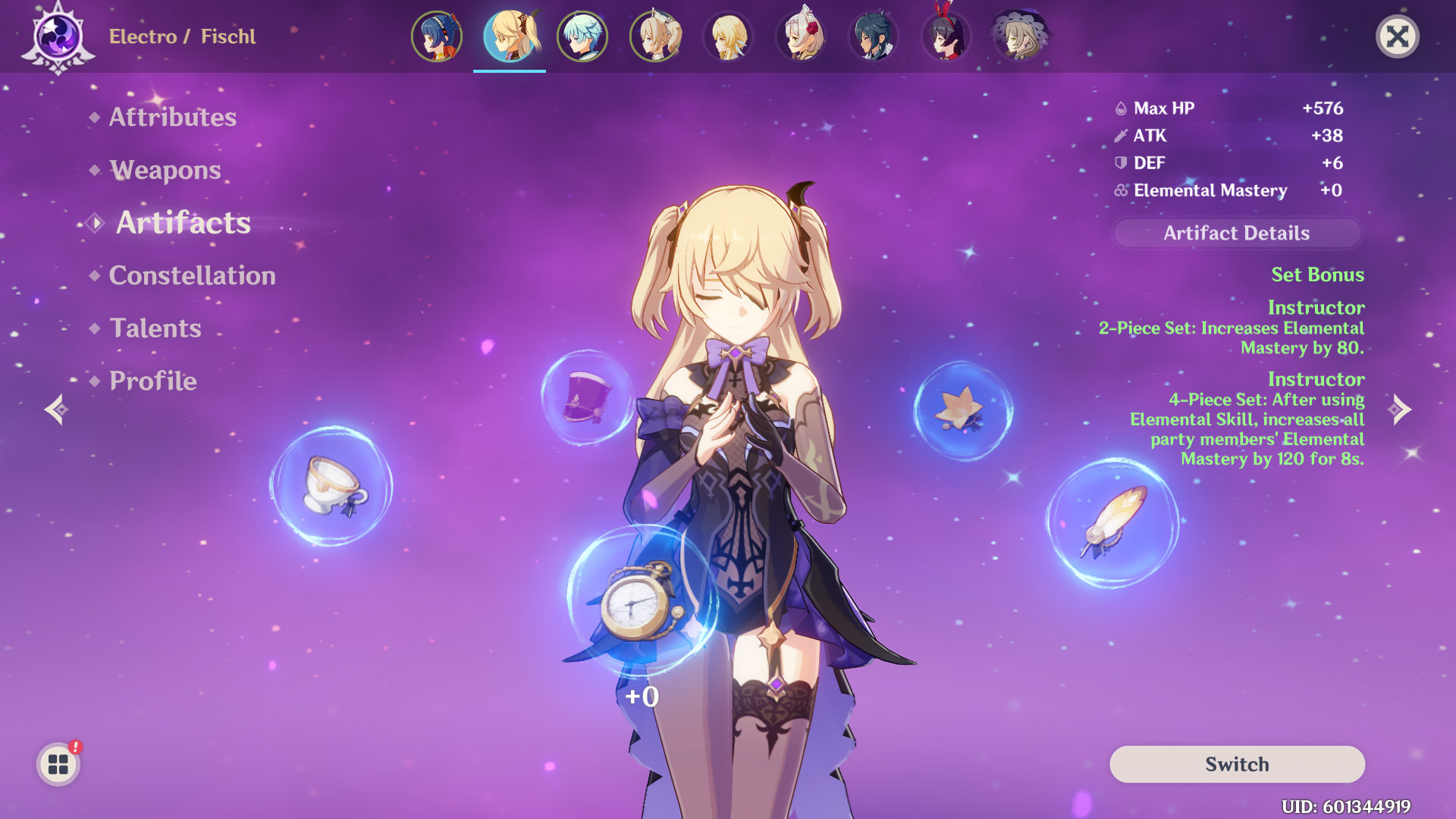Advance to the next character with right arrow
Image resolution: width=1456 pixels, height=819 pixels.
tap(1400, 409)
